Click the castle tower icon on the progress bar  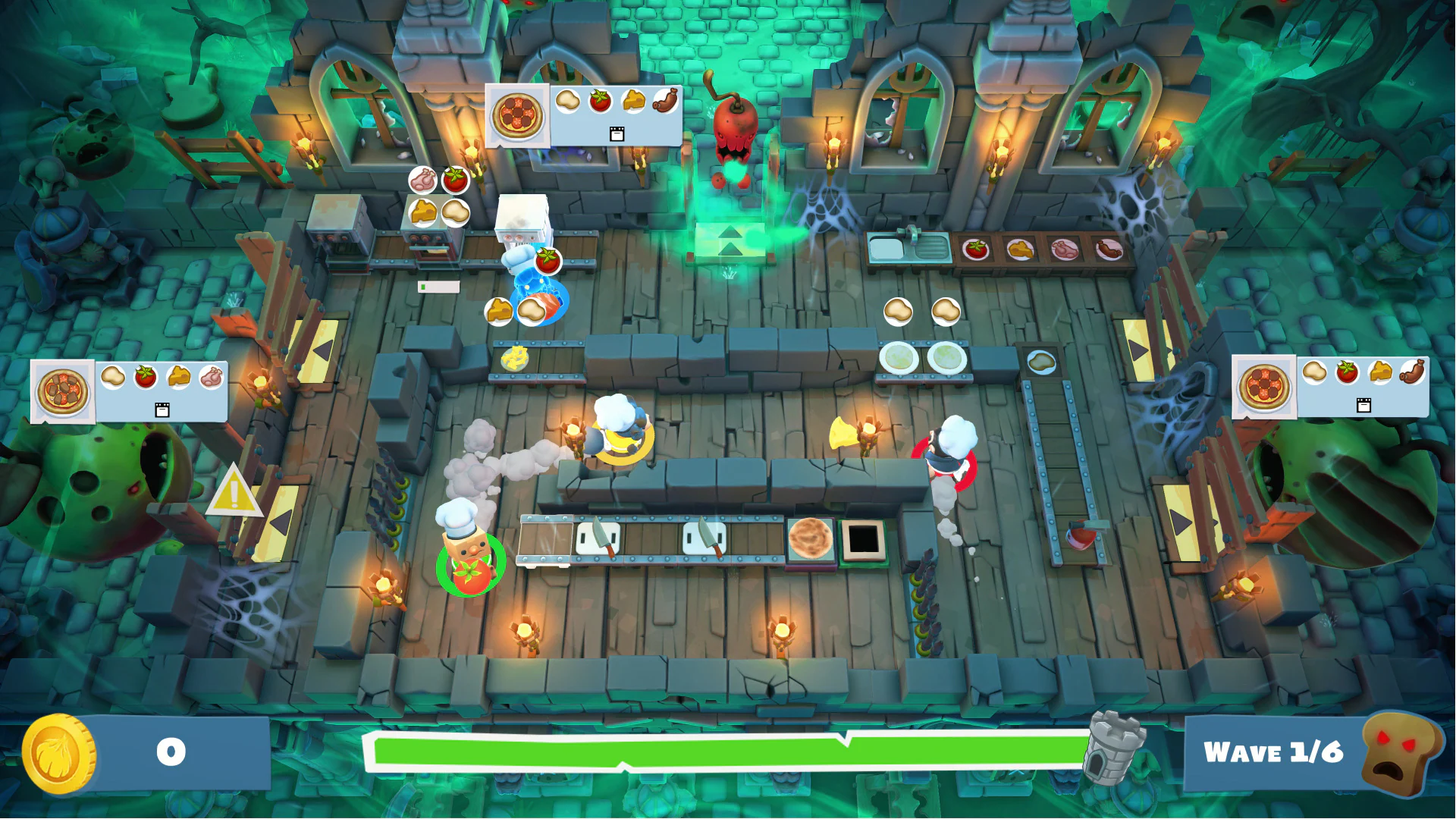1113,749
